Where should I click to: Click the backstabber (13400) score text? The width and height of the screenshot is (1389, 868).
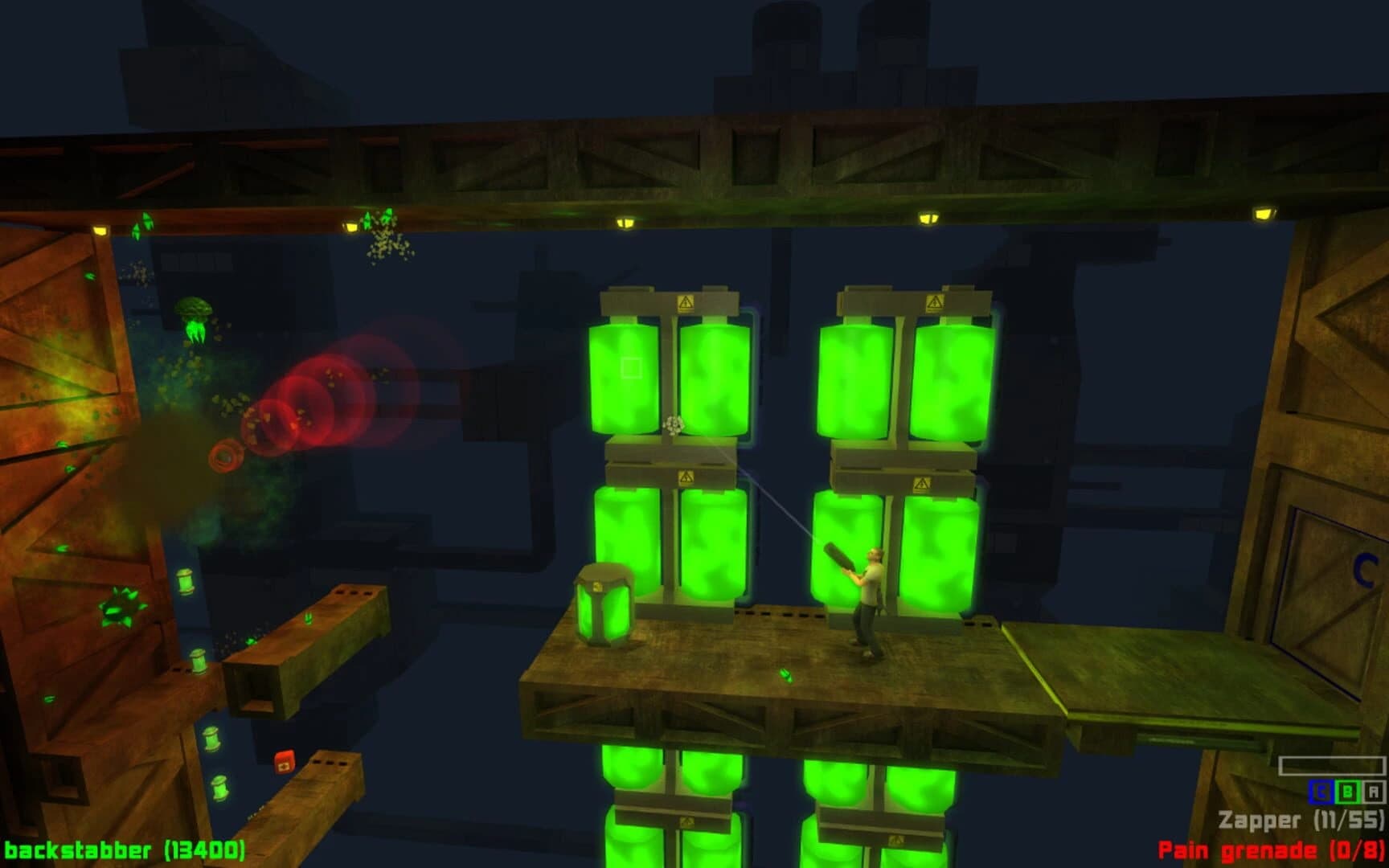tap(125, 850)
